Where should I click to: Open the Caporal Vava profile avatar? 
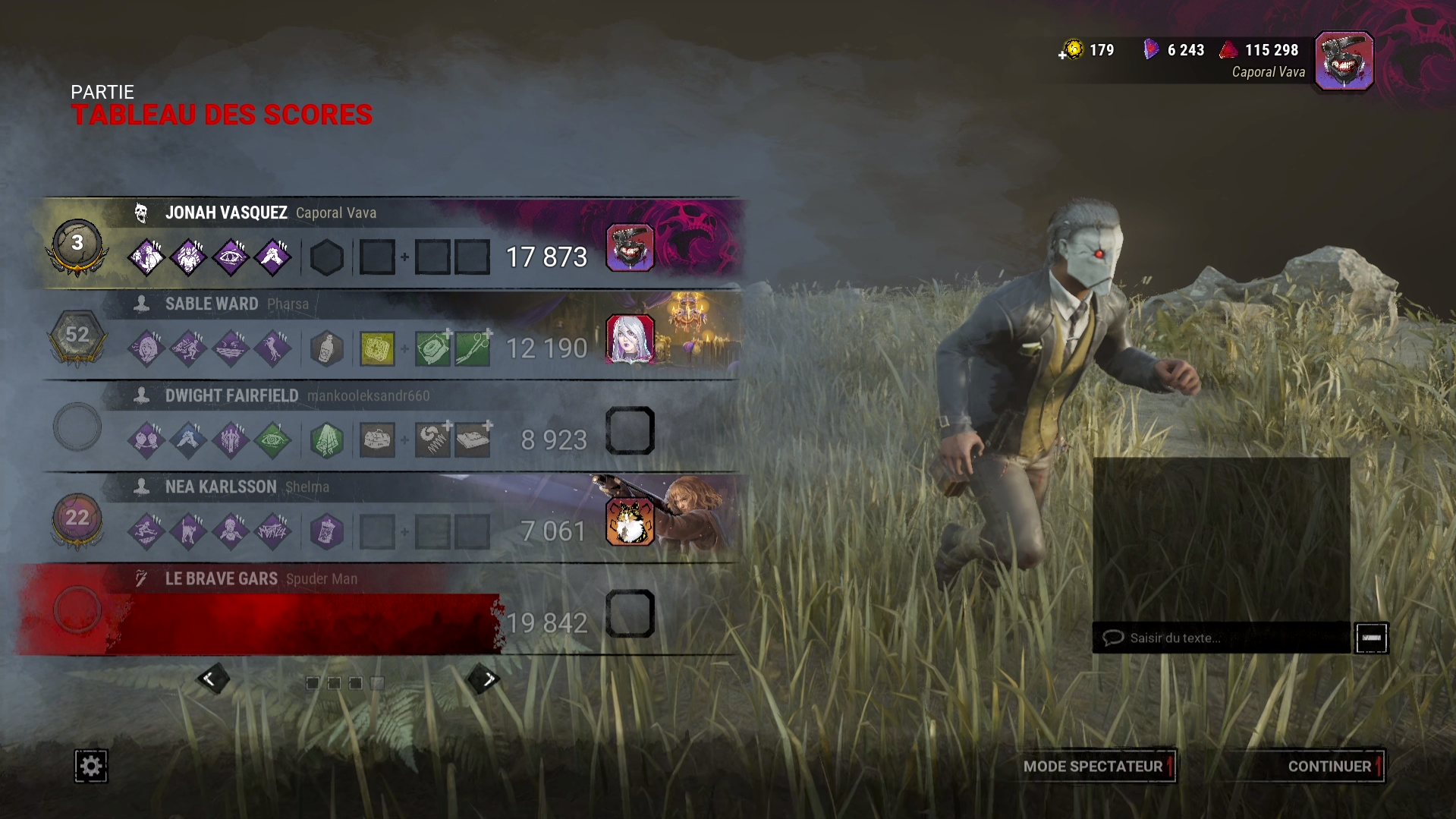[1344, 61]
